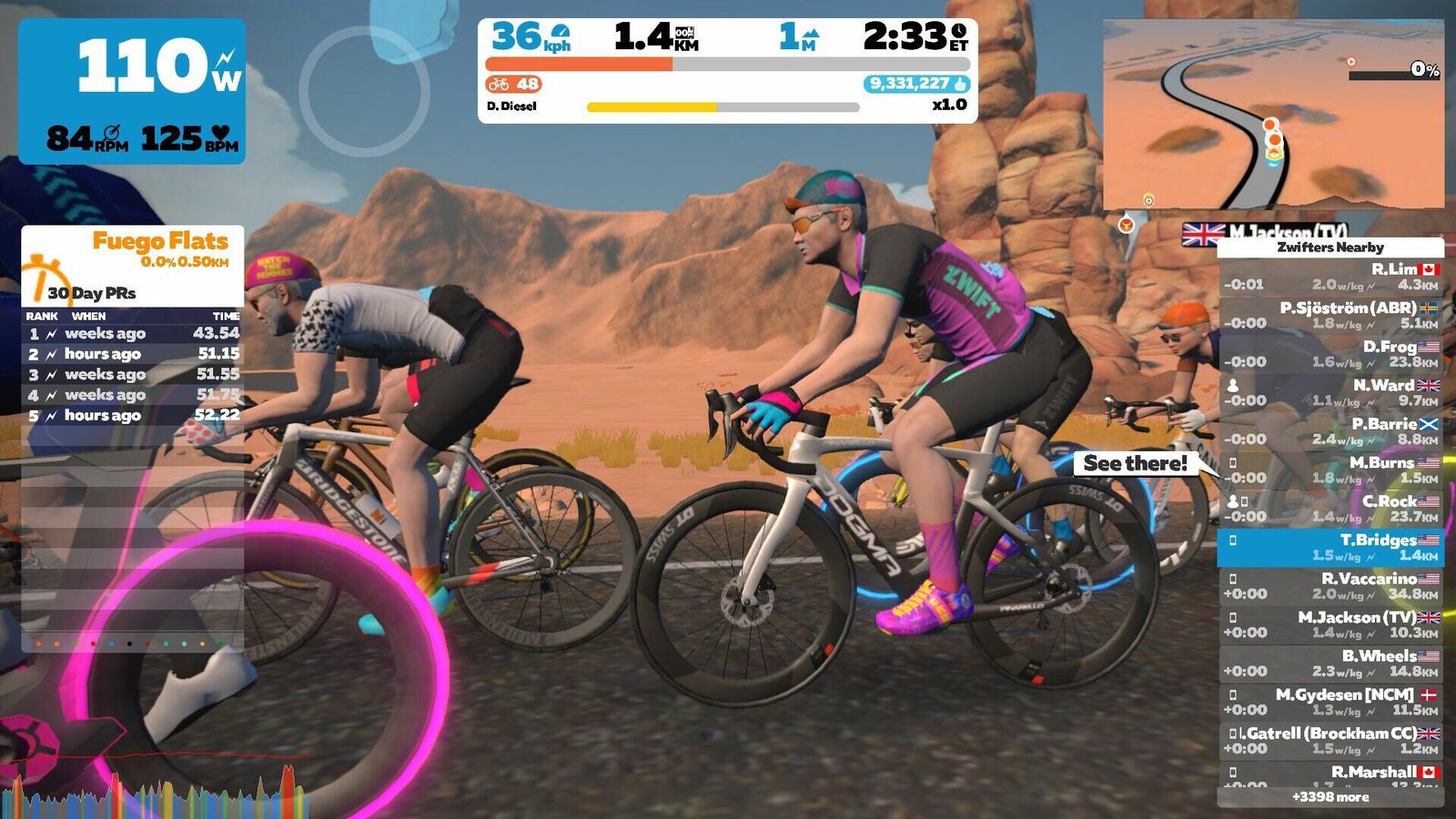Select R.Lim in the Zwifters Nearby list
Image resolution: width=1456 pixels, height=819 pixels.
click(1330, 277)
